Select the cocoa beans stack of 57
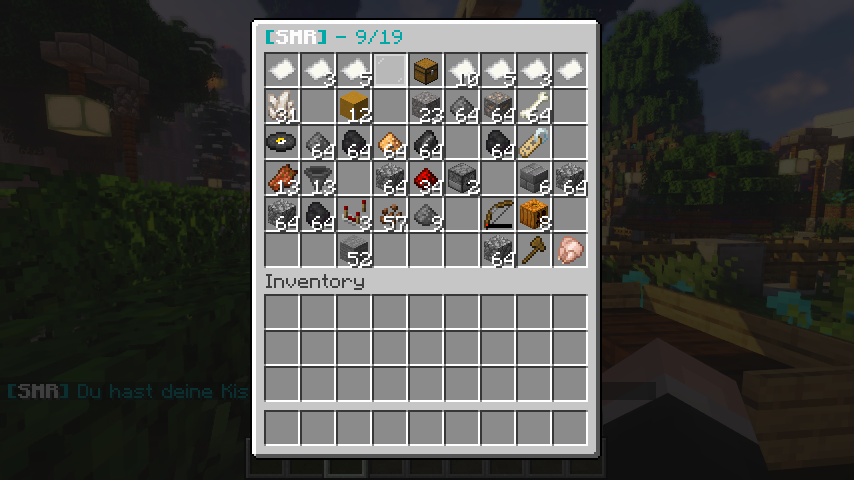Image resolution: width=854 pixels, height=480 pixels. point(391,214)
